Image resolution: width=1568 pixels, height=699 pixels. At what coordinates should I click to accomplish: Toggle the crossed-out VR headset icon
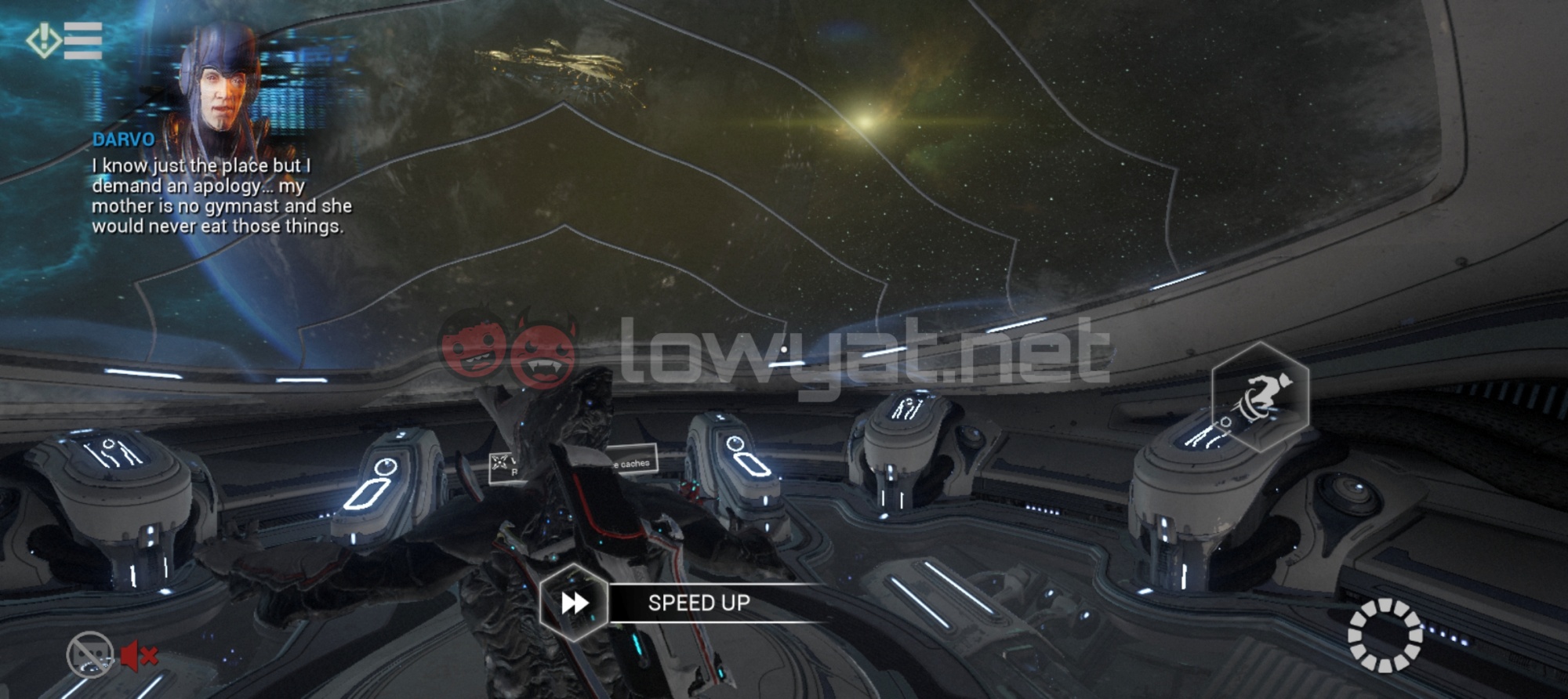pyautogui.click(x=90, y=654)
